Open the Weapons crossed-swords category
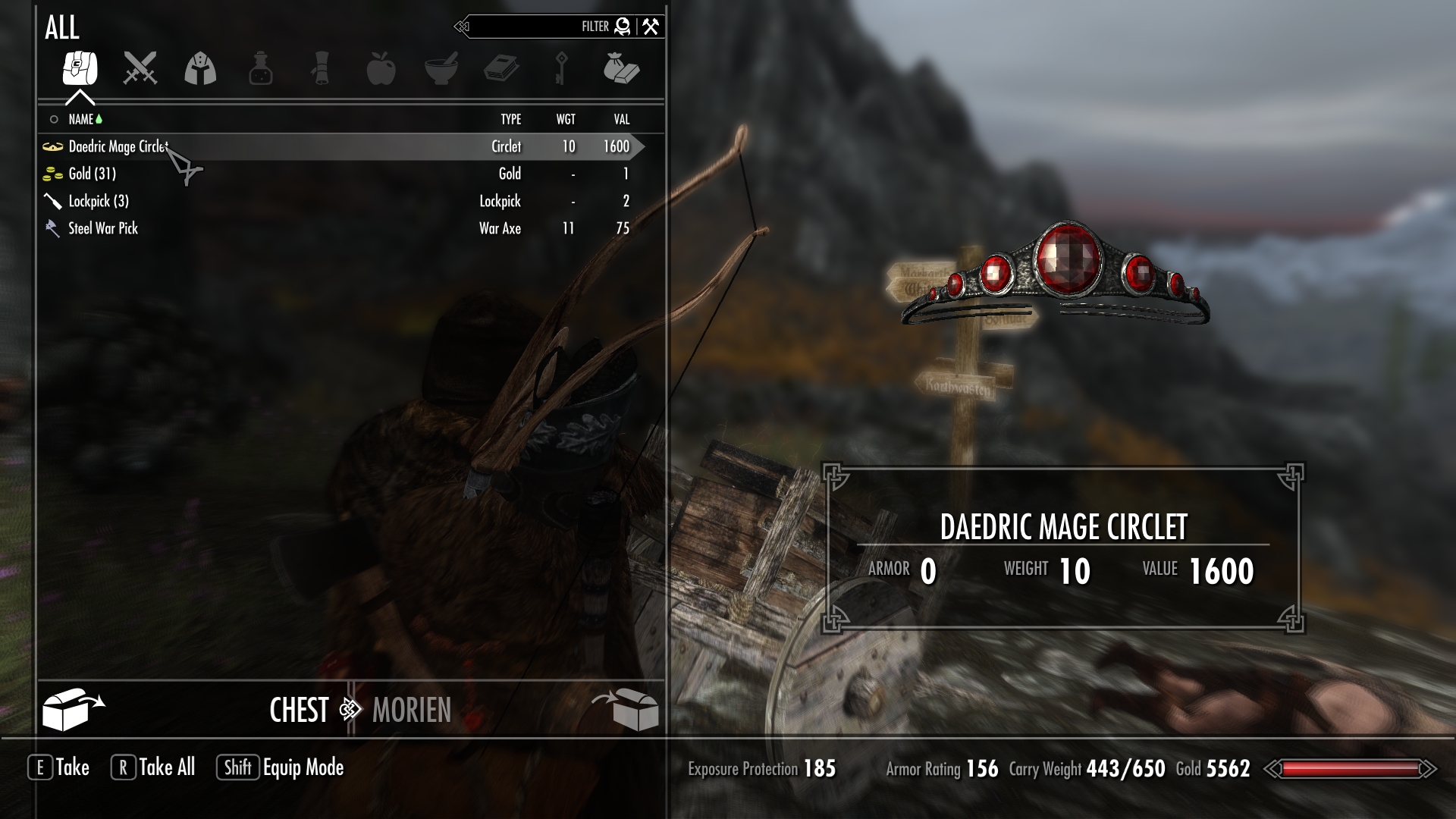Image resolution: width=1456 pixels, height=819 pixels. pos(140,69)
